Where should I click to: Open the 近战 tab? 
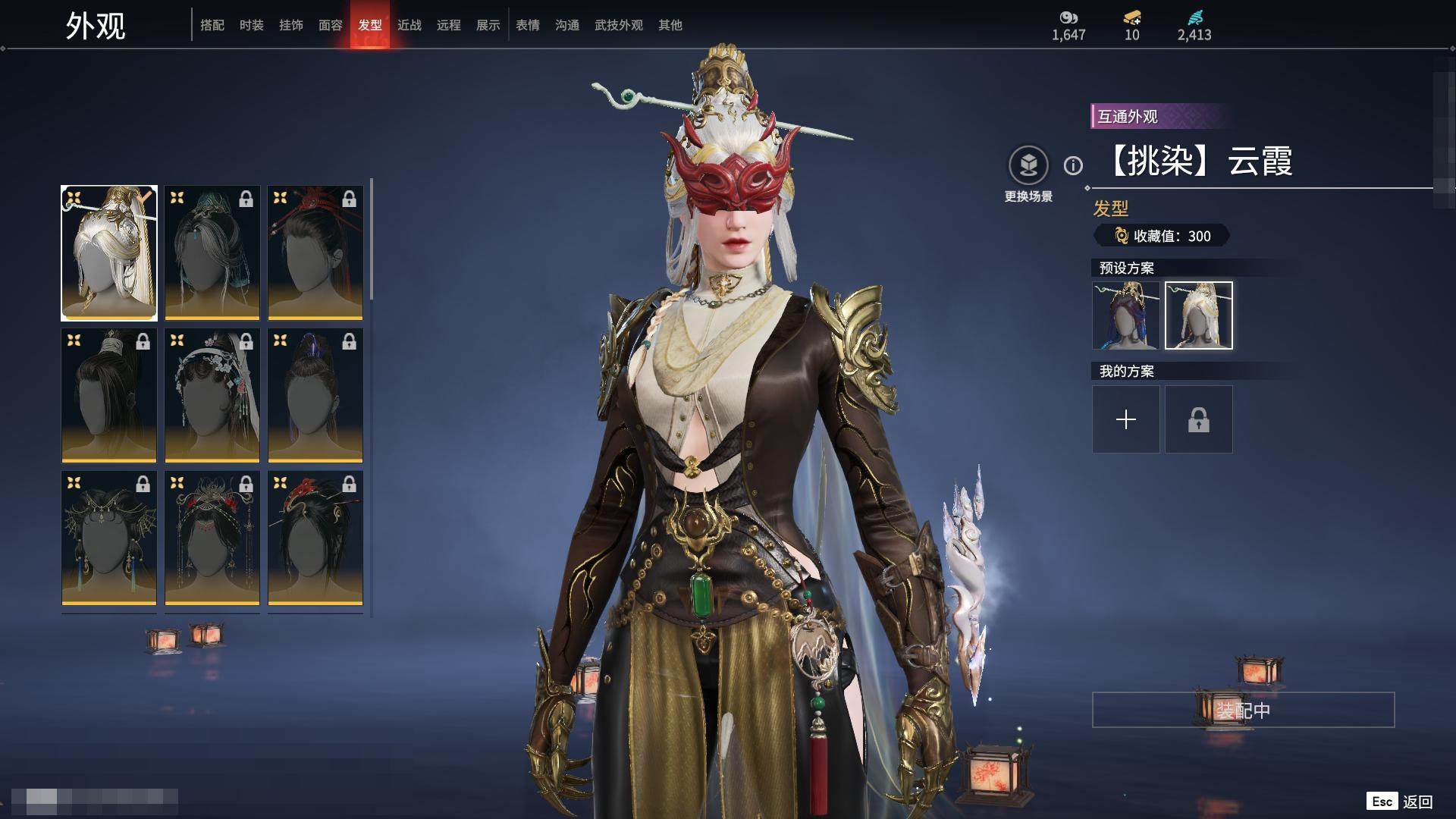click(x=409, y=25)
